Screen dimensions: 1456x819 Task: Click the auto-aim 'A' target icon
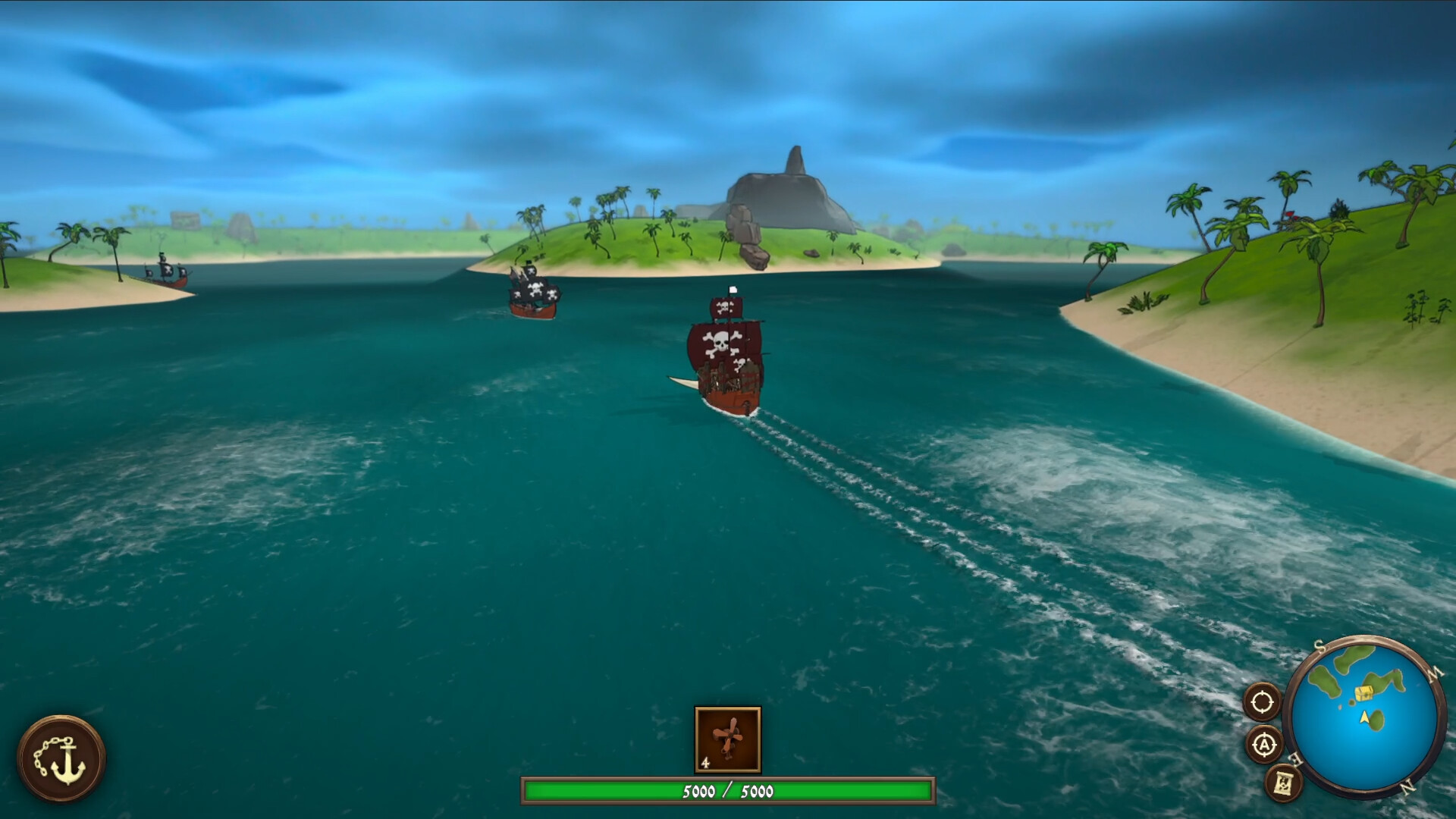[x=1264, y=745]
